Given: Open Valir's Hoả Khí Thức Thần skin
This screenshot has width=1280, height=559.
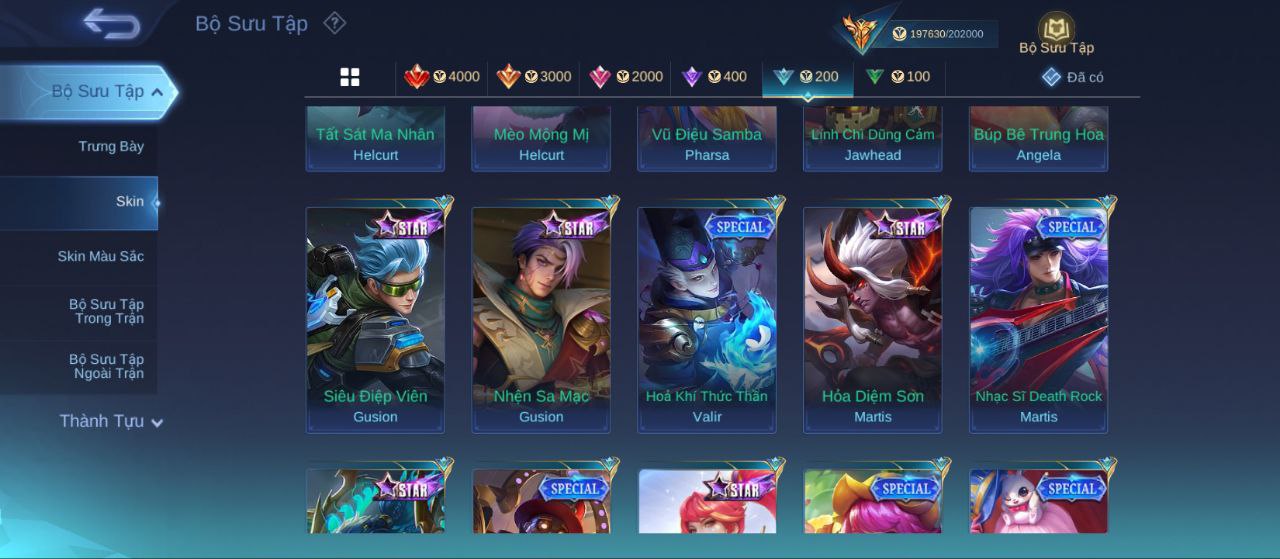Looking at the screenshot, I should tap(707, 319).
